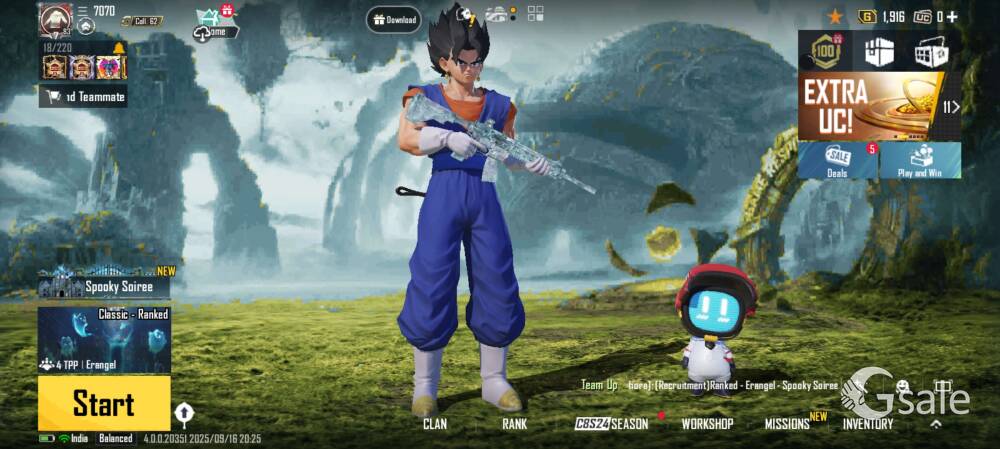This screenshot has height=449, width=1000.
Task: Add UC with the plus button
Action: pyautogui.click(x=952, y=17)
